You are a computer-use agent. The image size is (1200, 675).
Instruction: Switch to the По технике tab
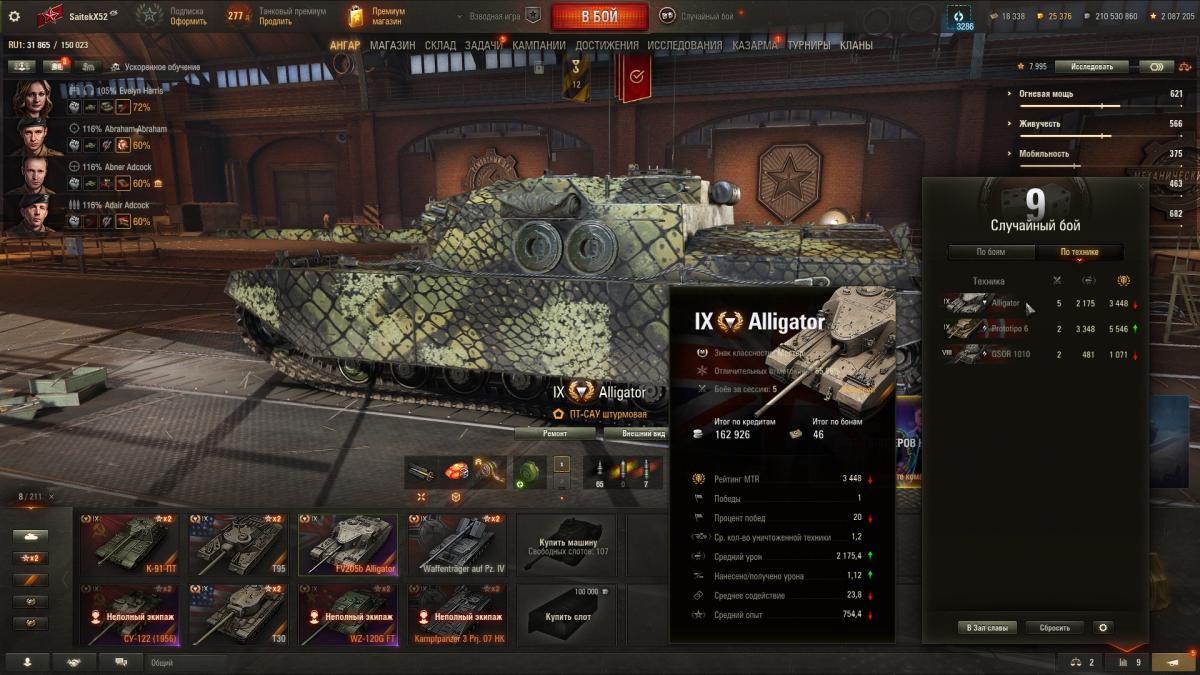coord(1079,252)
